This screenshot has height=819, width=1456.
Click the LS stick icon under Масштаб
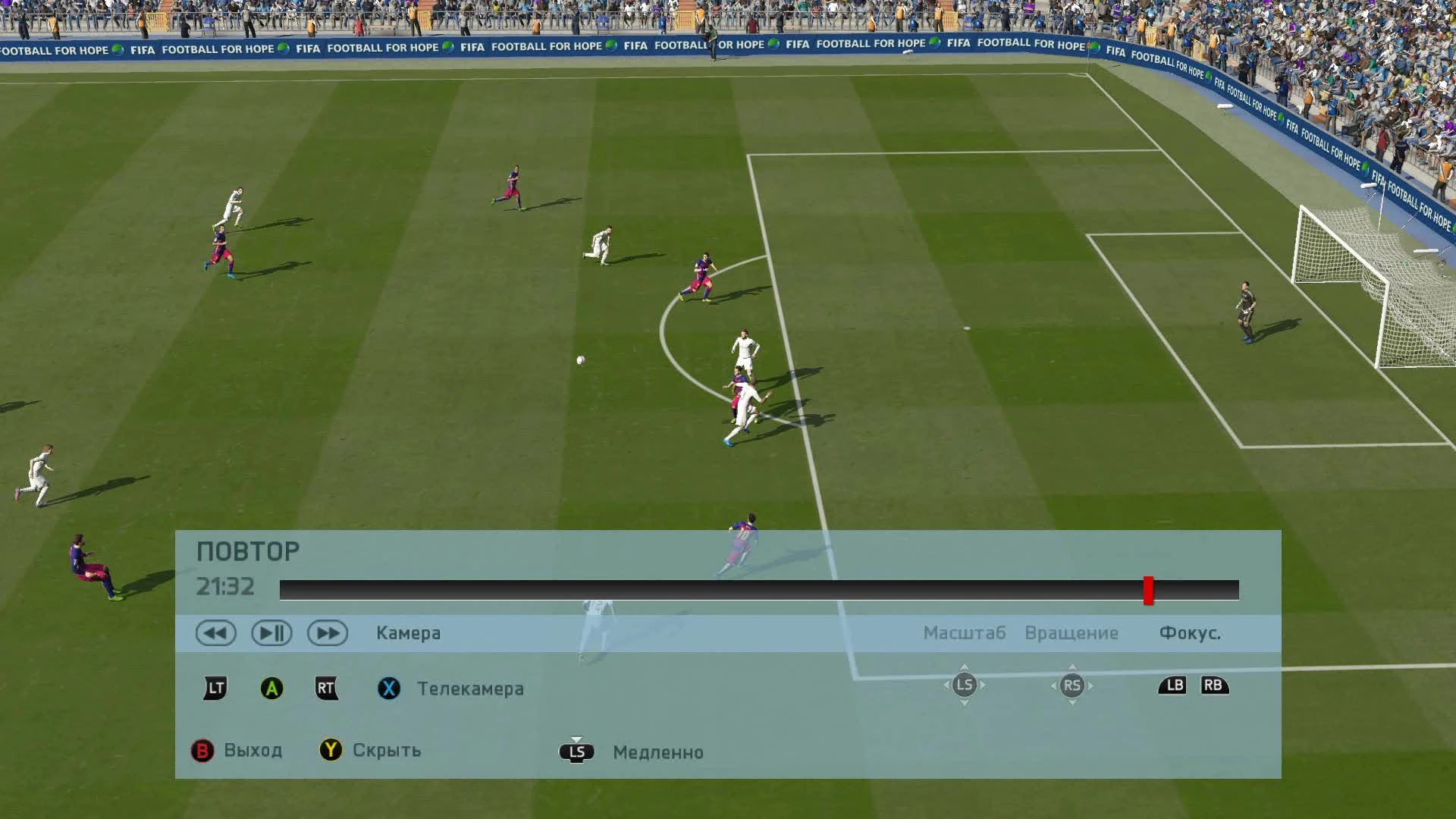point(965,685)
